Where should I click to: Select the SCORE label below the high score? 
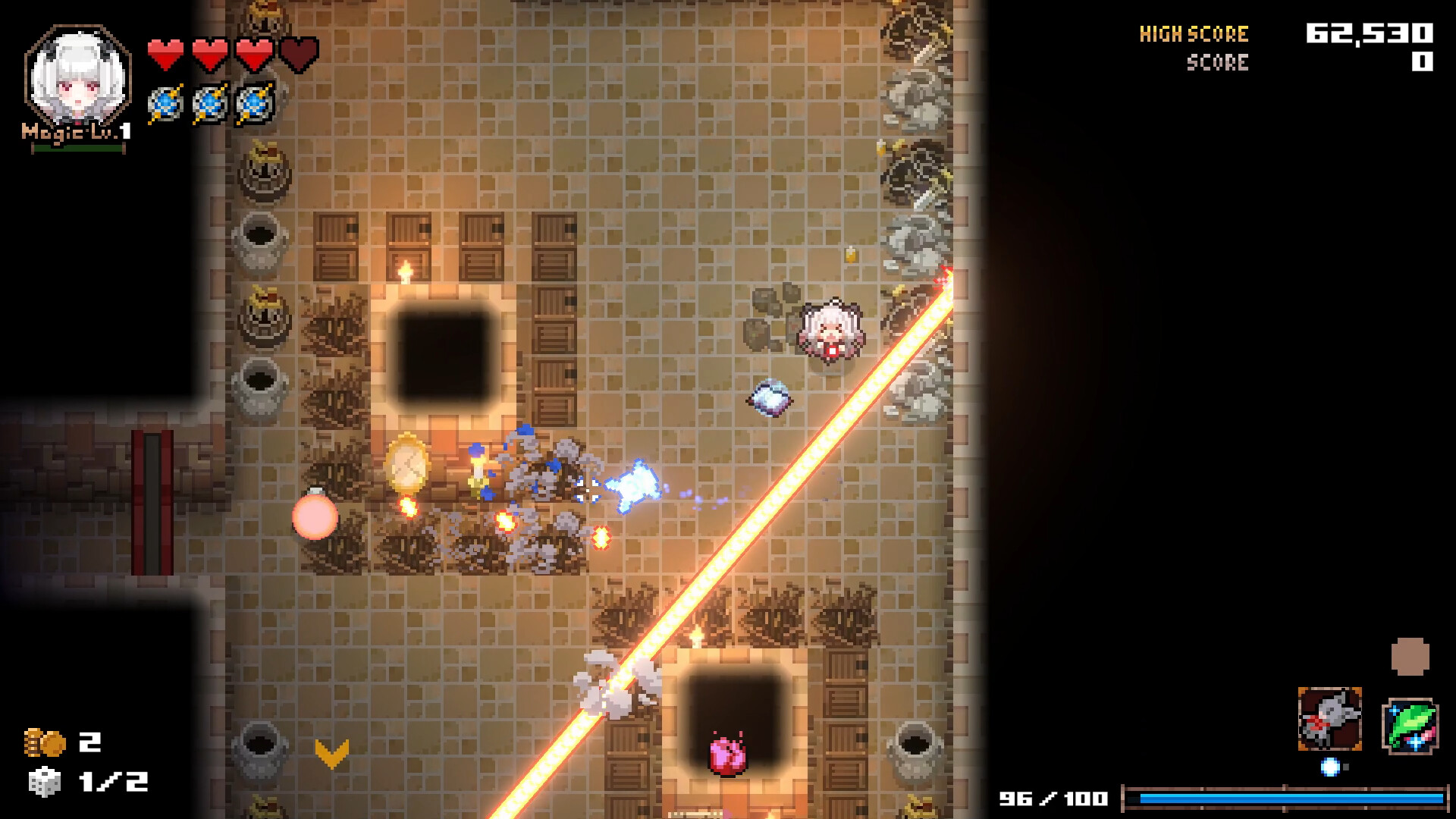1216,63
